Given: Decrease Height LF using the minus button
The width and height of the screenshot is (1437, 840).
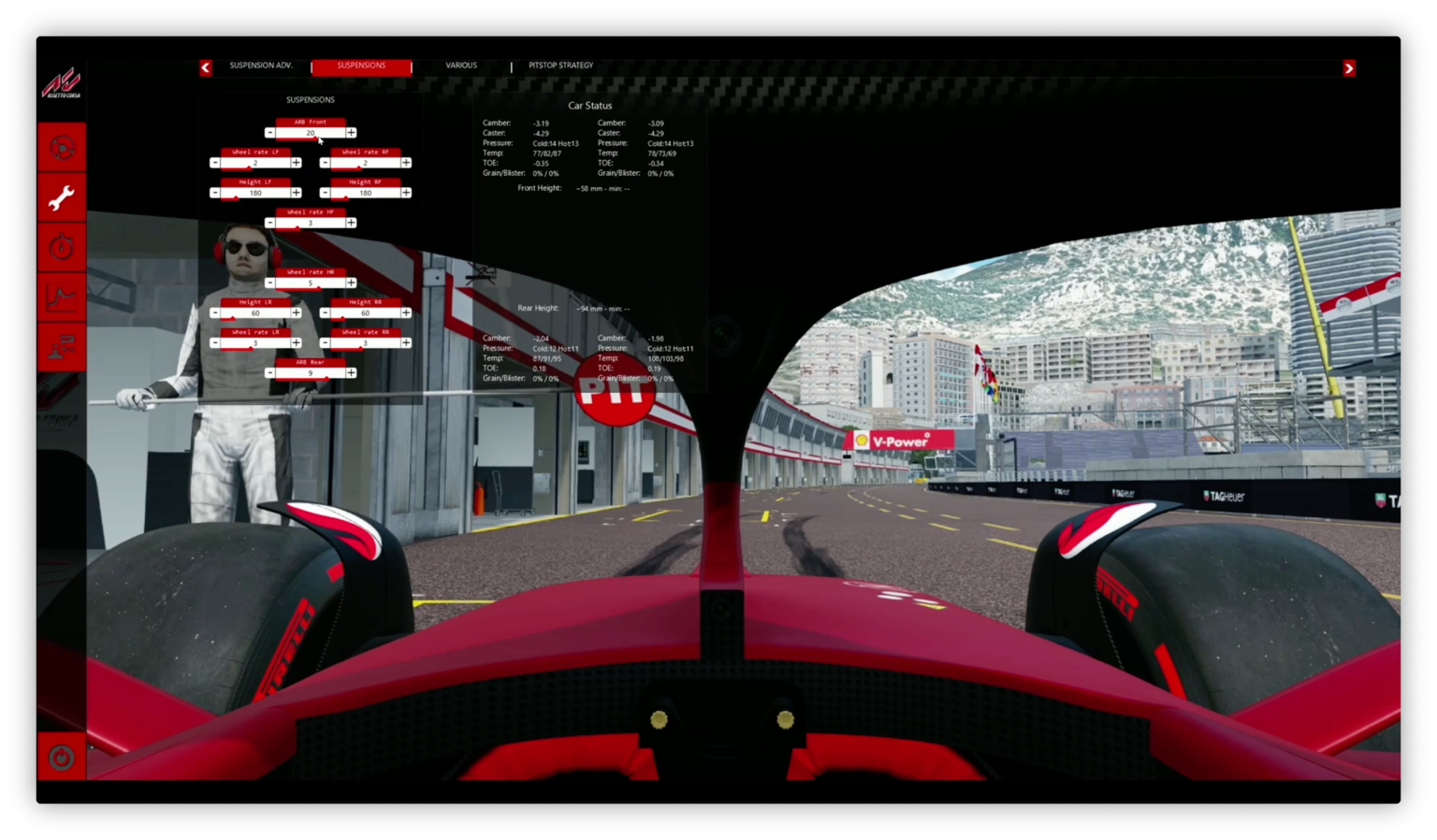Looking at the screenshot, I should point(214,193).
